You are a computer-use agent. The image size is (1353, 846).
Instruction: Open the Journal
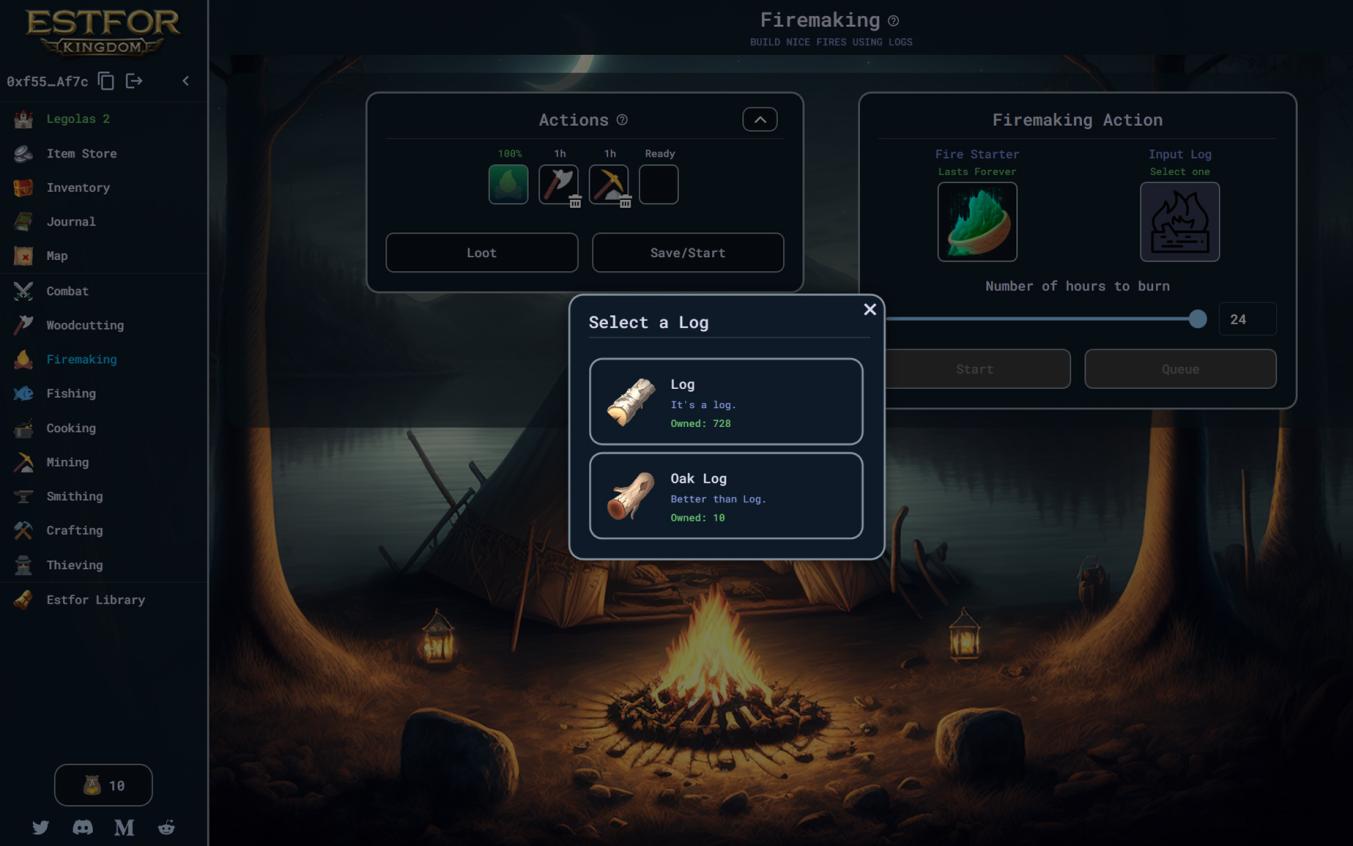point(70,221)
